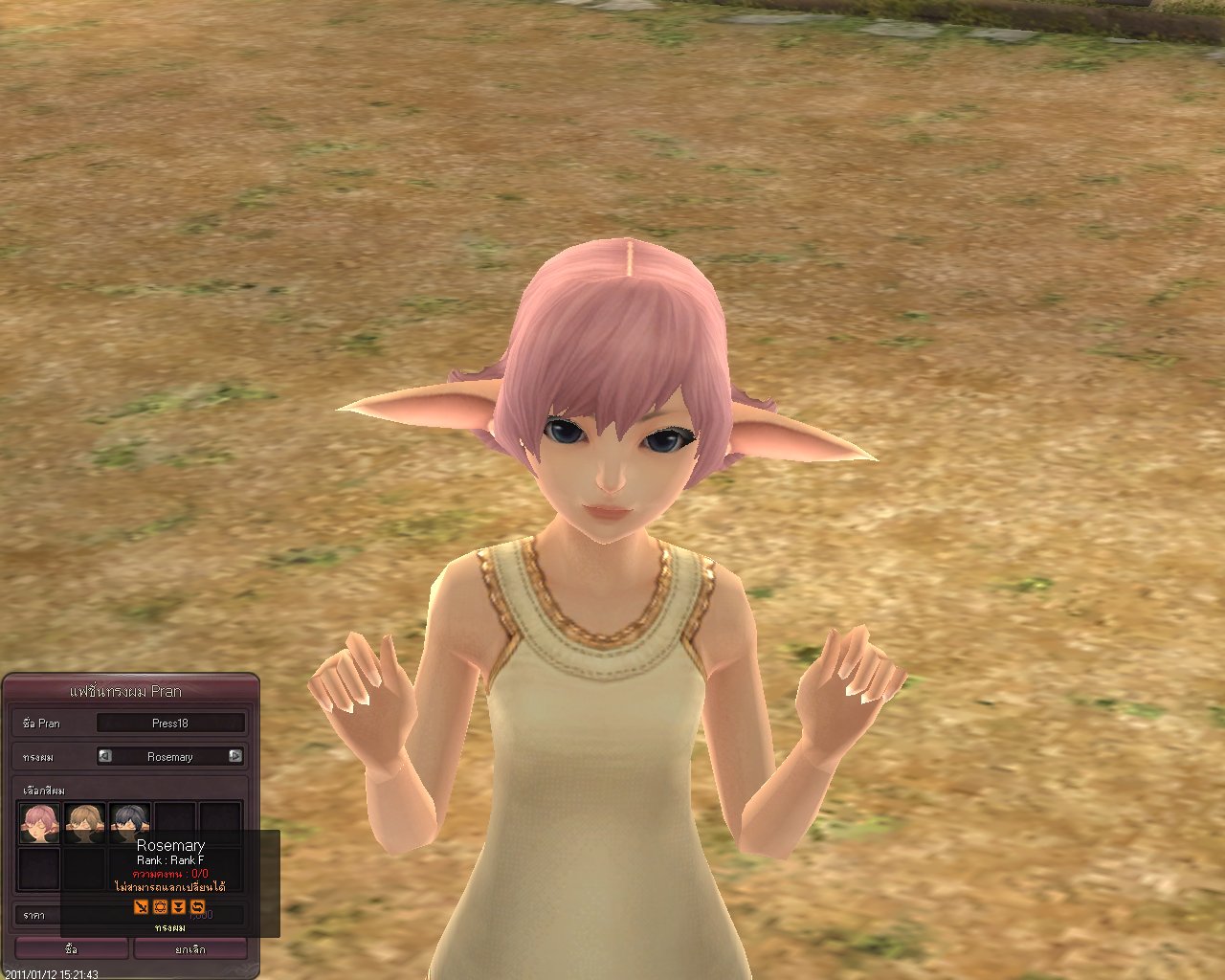Click the ซื้อ (buy) button

[x=72, y=948]
